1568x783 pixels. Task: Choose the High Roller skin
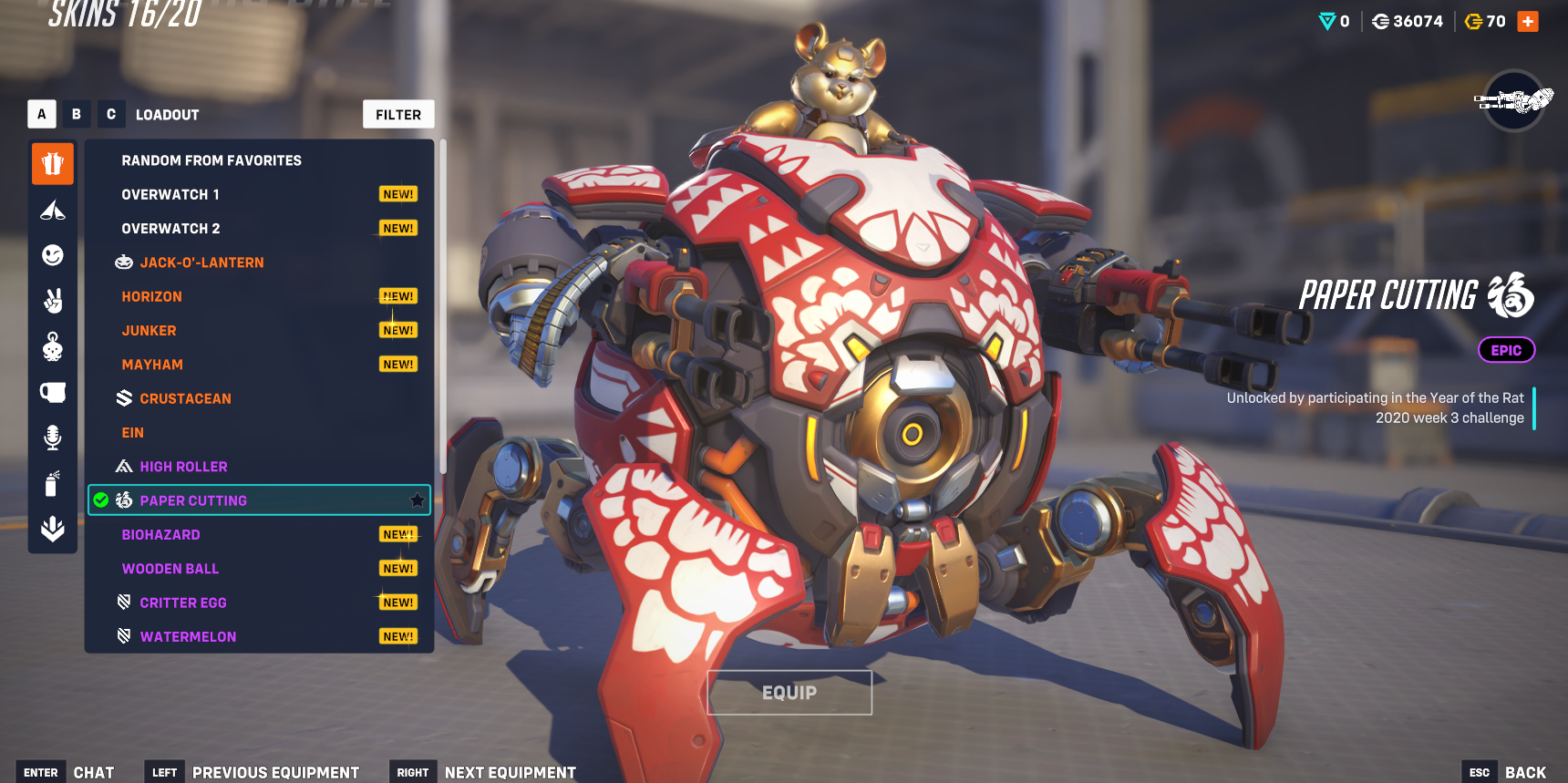pos(183,467)
